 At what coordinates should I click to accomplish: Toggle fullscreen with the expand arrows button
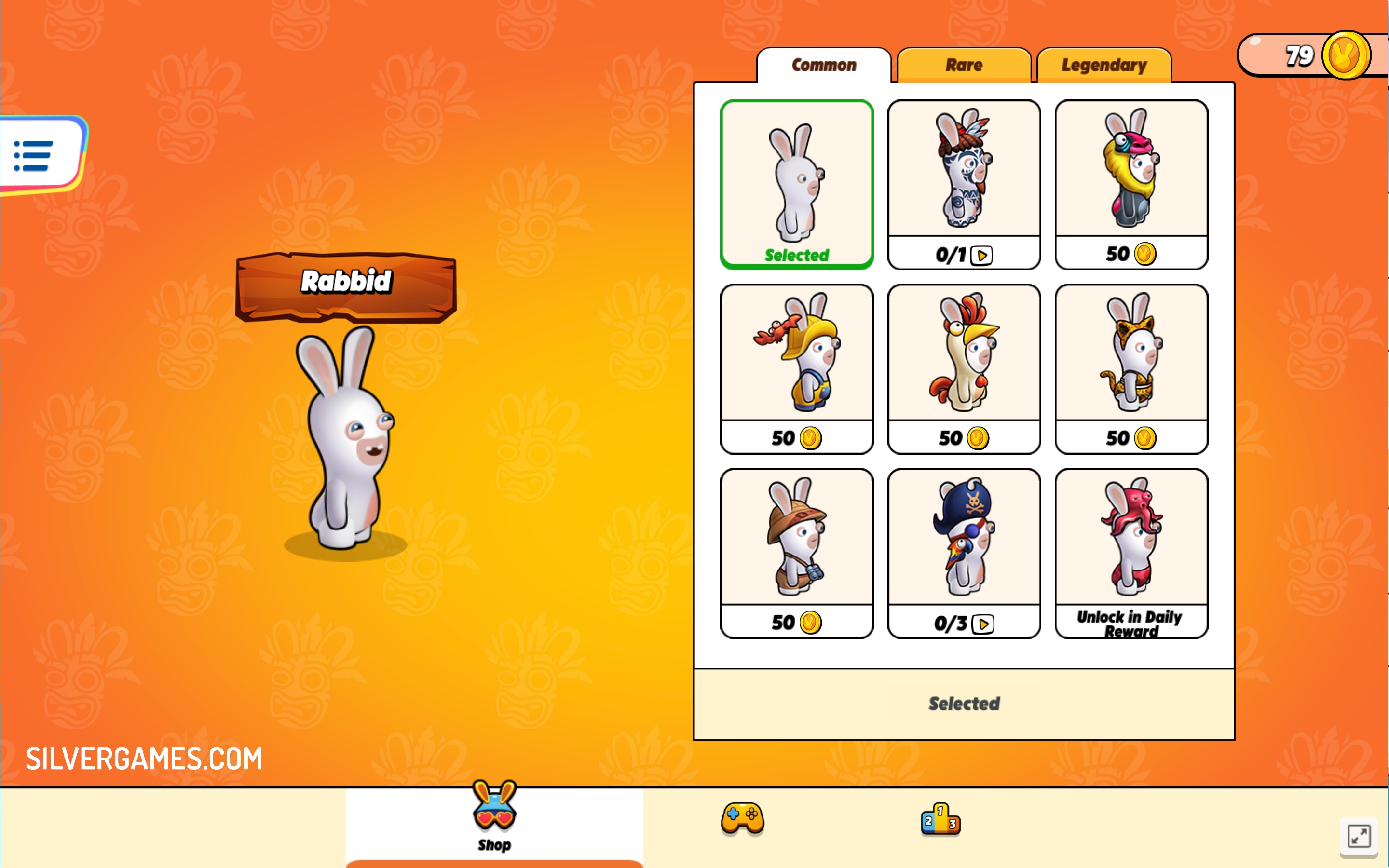[1359, 836]
